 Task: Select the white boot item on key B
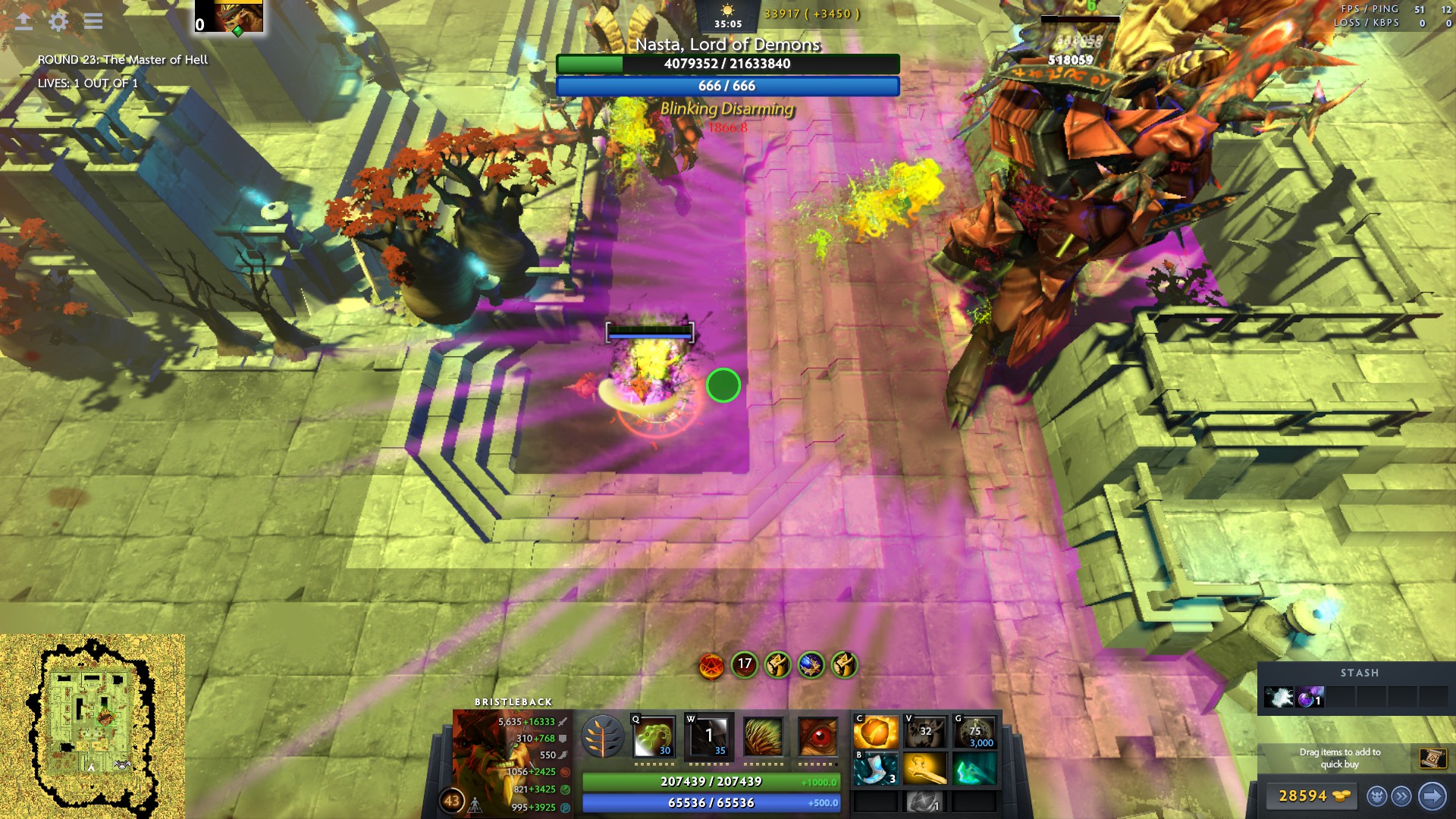(875, 769)
